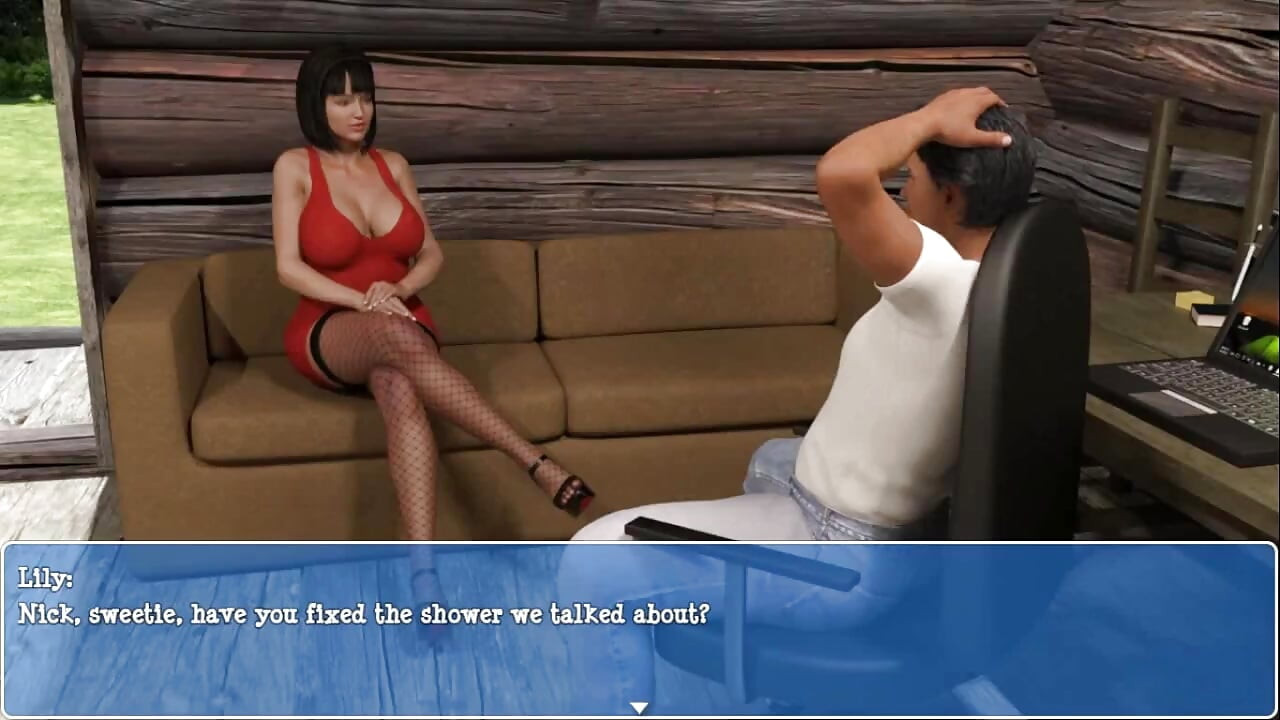The image size is (1280, 720).
Task: Click Lily's face
Action: click(x=348, y=110)
